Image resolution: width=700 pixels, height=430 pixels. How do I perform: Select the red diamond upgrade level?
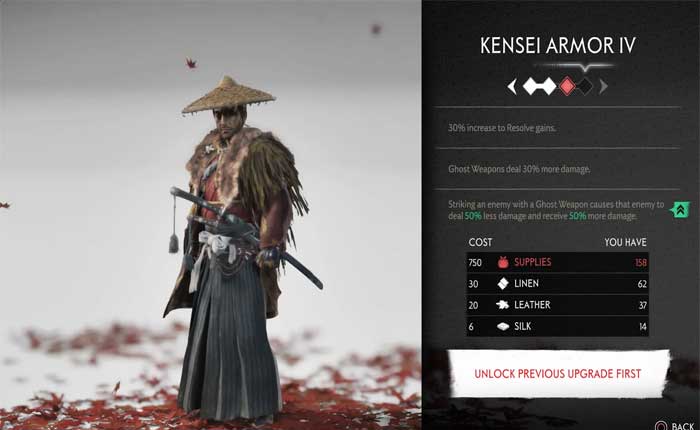(568, 87)
